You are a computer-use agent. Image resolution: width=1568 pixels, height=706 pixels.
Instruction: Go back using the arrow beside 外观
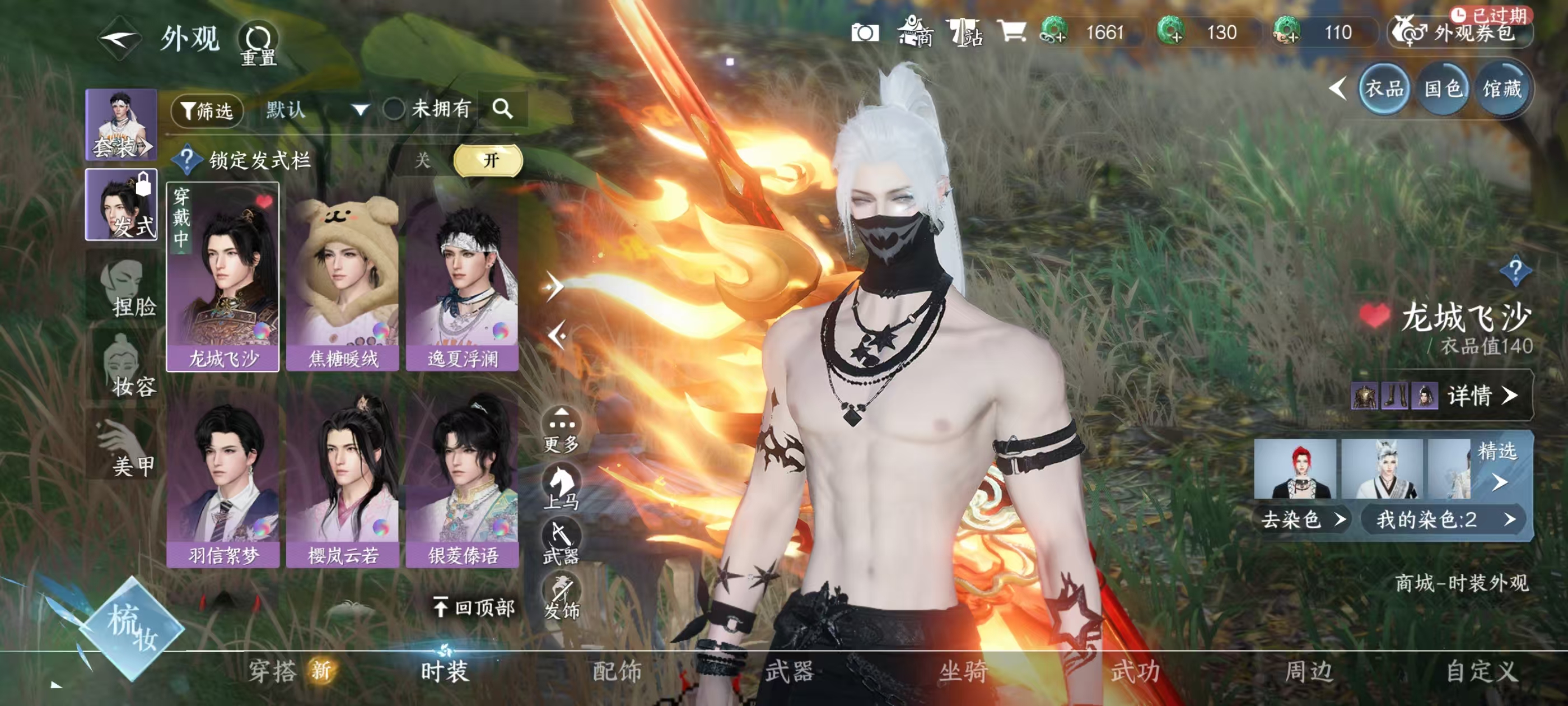(119, 39)
